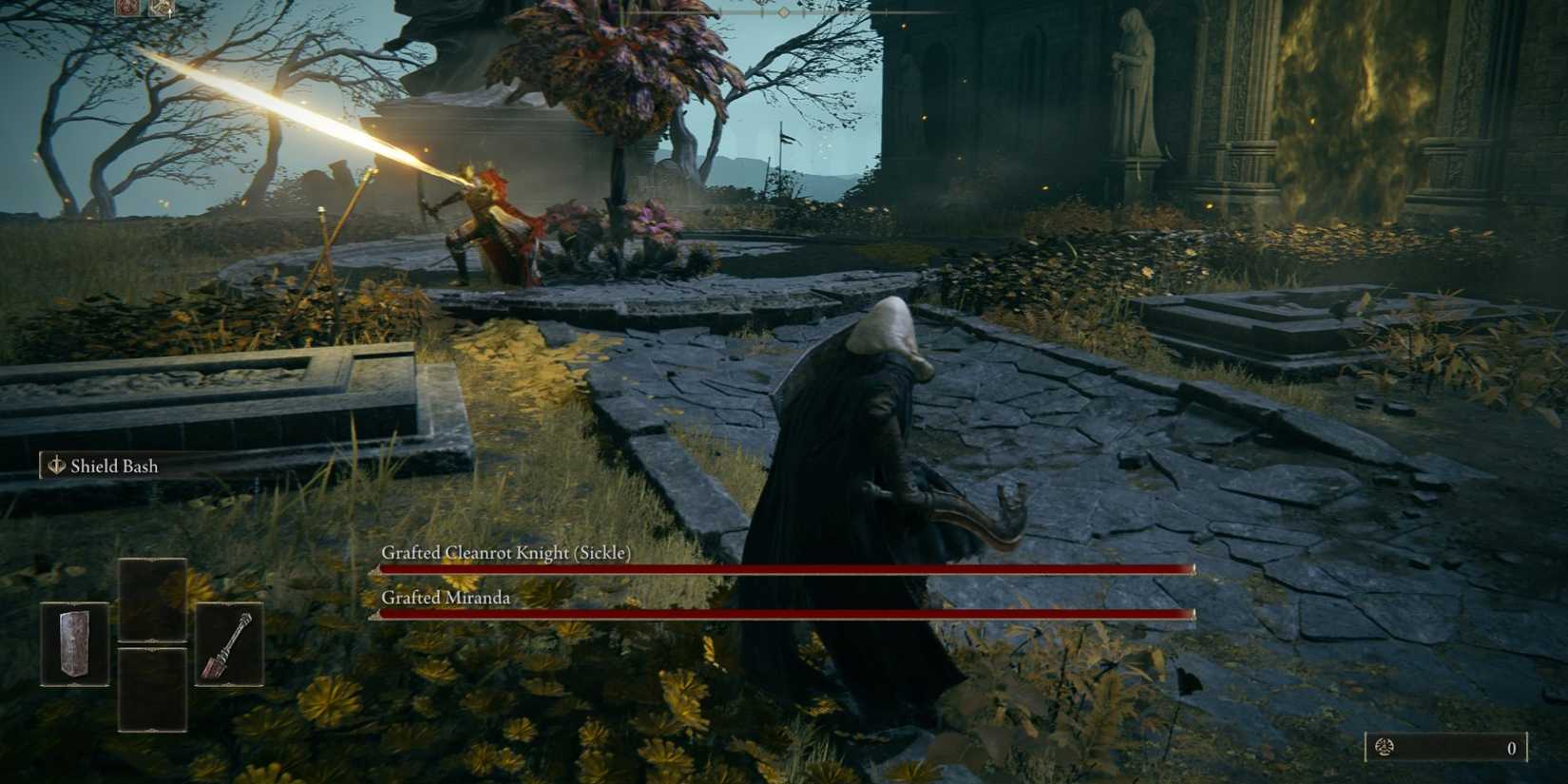The width and height of the screenshot is (1568, 784).
Task: Click the diamond compass marker top-center
Action: [784, 13]
